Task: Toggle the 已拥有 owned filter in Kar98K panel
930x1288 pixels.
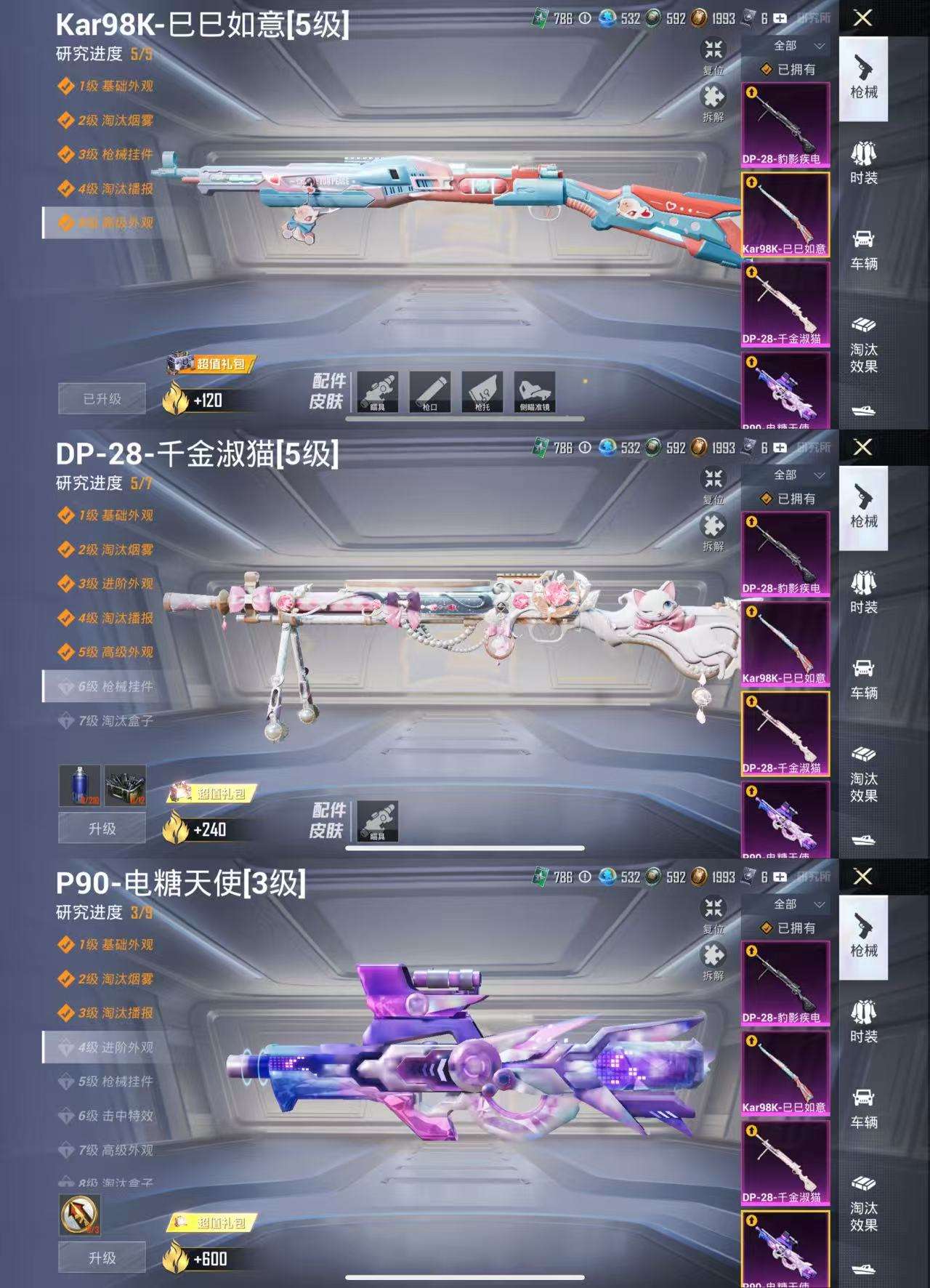Action: [x=789, y=71]
